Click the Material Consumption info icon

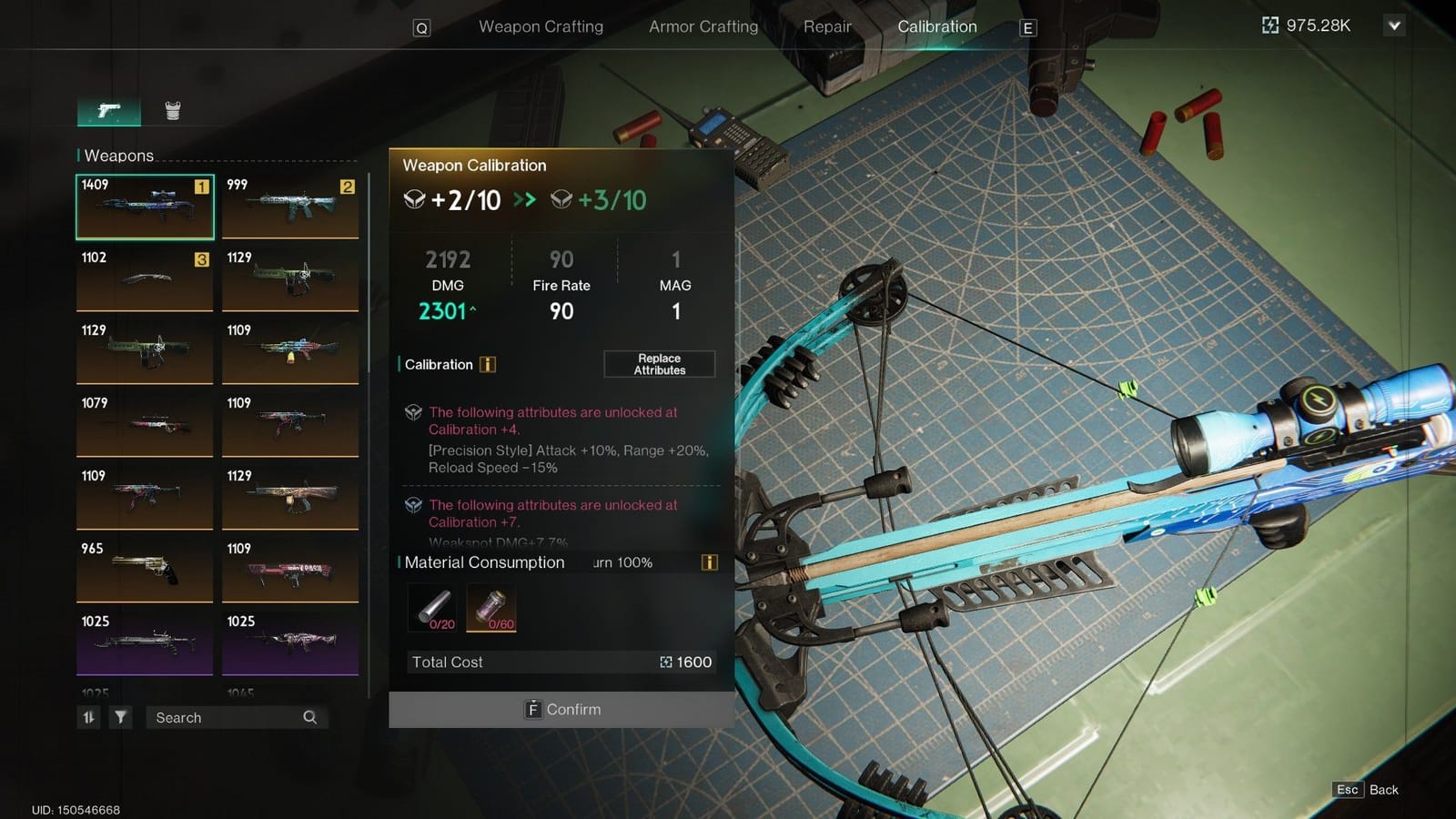coord(708,562)
